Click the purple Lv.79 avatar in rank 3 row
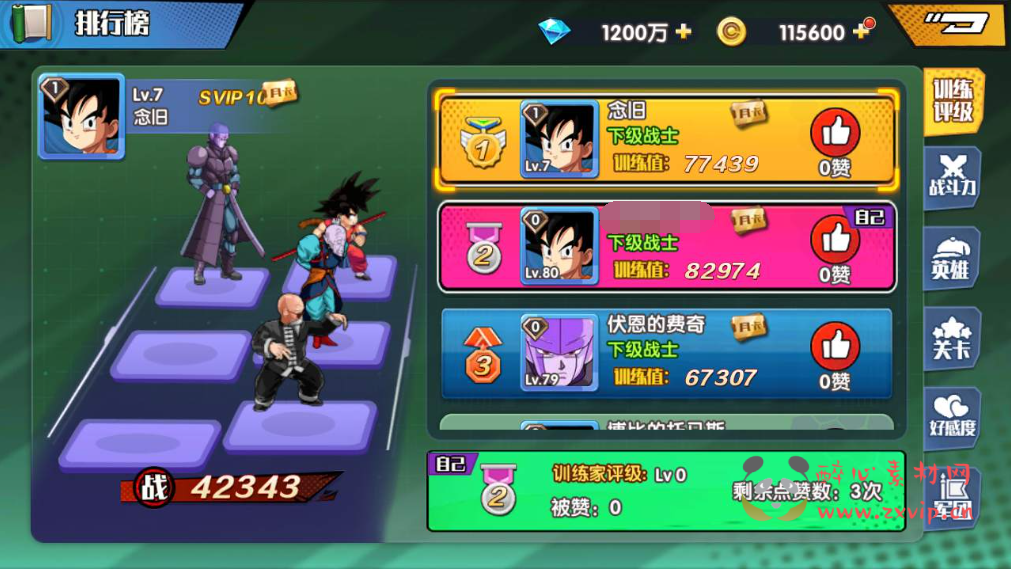 [x=560, y=353]
